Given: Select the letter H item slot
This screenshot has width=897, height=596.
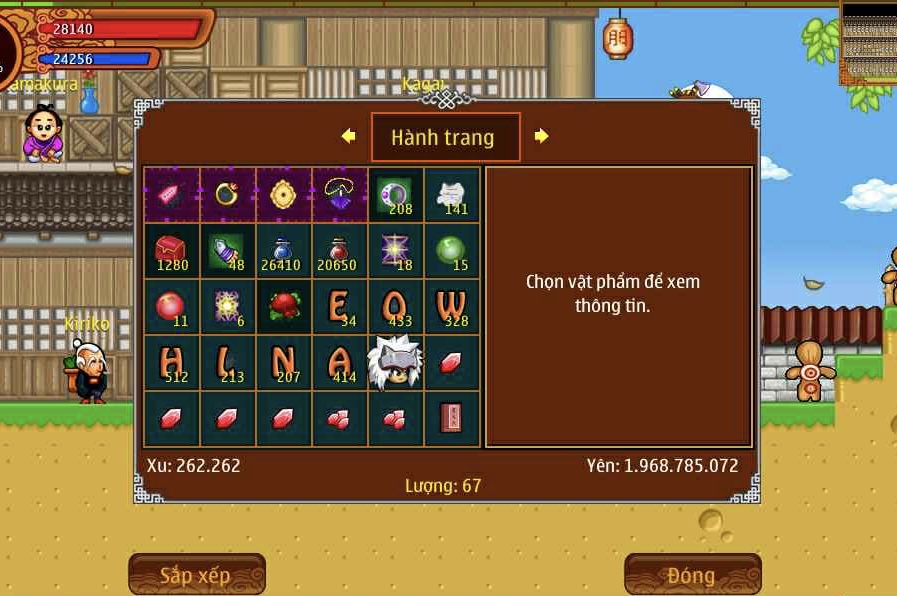Looking at the screenshot, I should [172, 362].
